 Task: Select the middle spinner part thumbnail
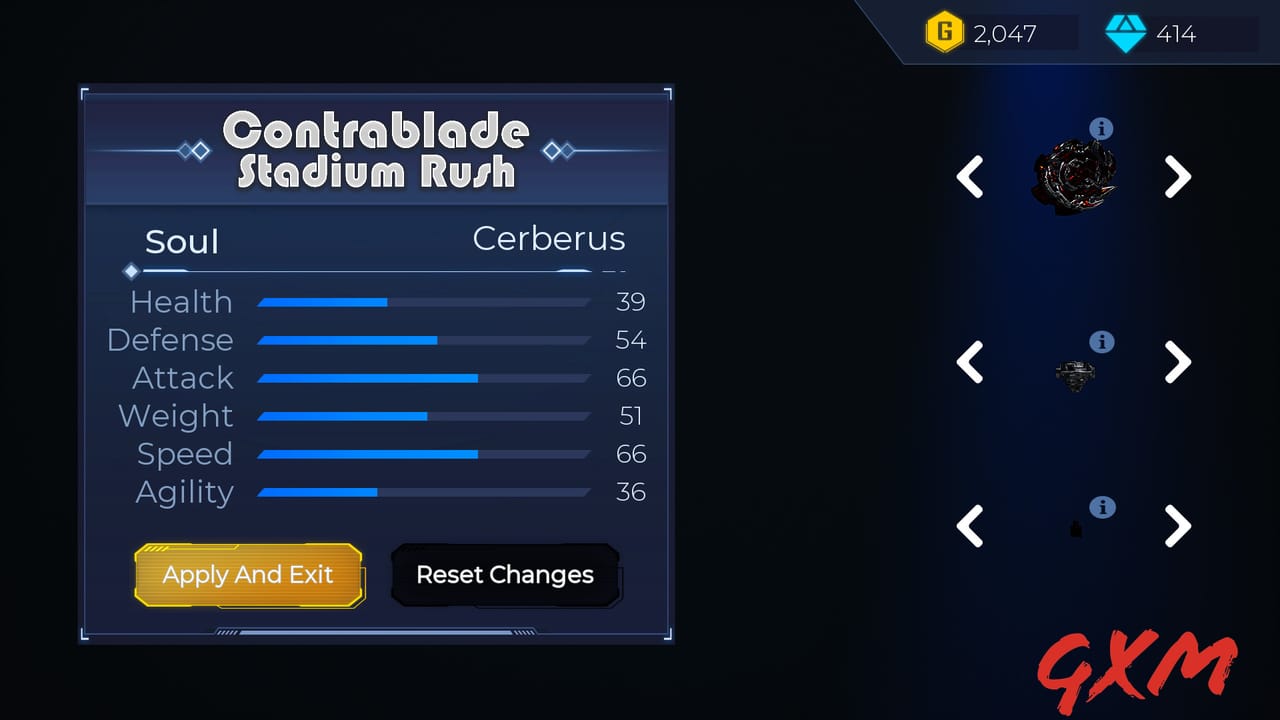pyautogui.click(x=1076, y=373)
